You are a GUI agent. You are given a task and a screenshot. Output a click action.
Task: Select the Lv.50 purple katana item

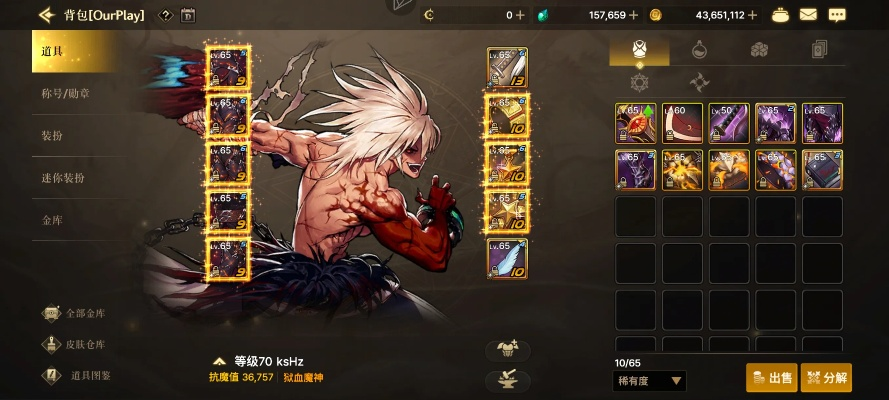pyautogui.click(x=729, y=123)
